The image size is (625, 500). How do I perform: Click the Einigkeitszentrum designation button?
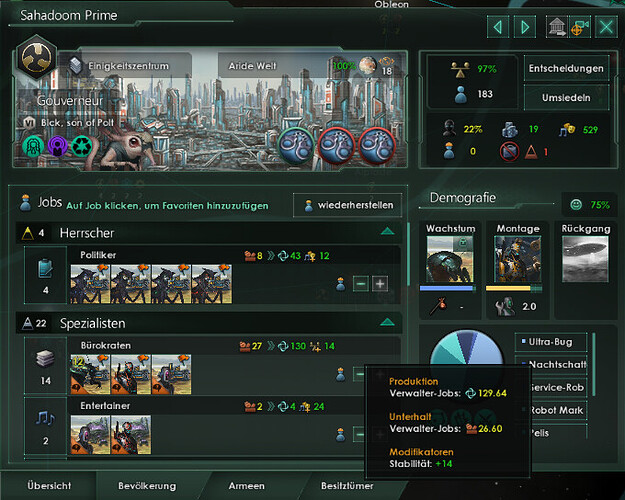pyautogui.click(x=117, y=65)
